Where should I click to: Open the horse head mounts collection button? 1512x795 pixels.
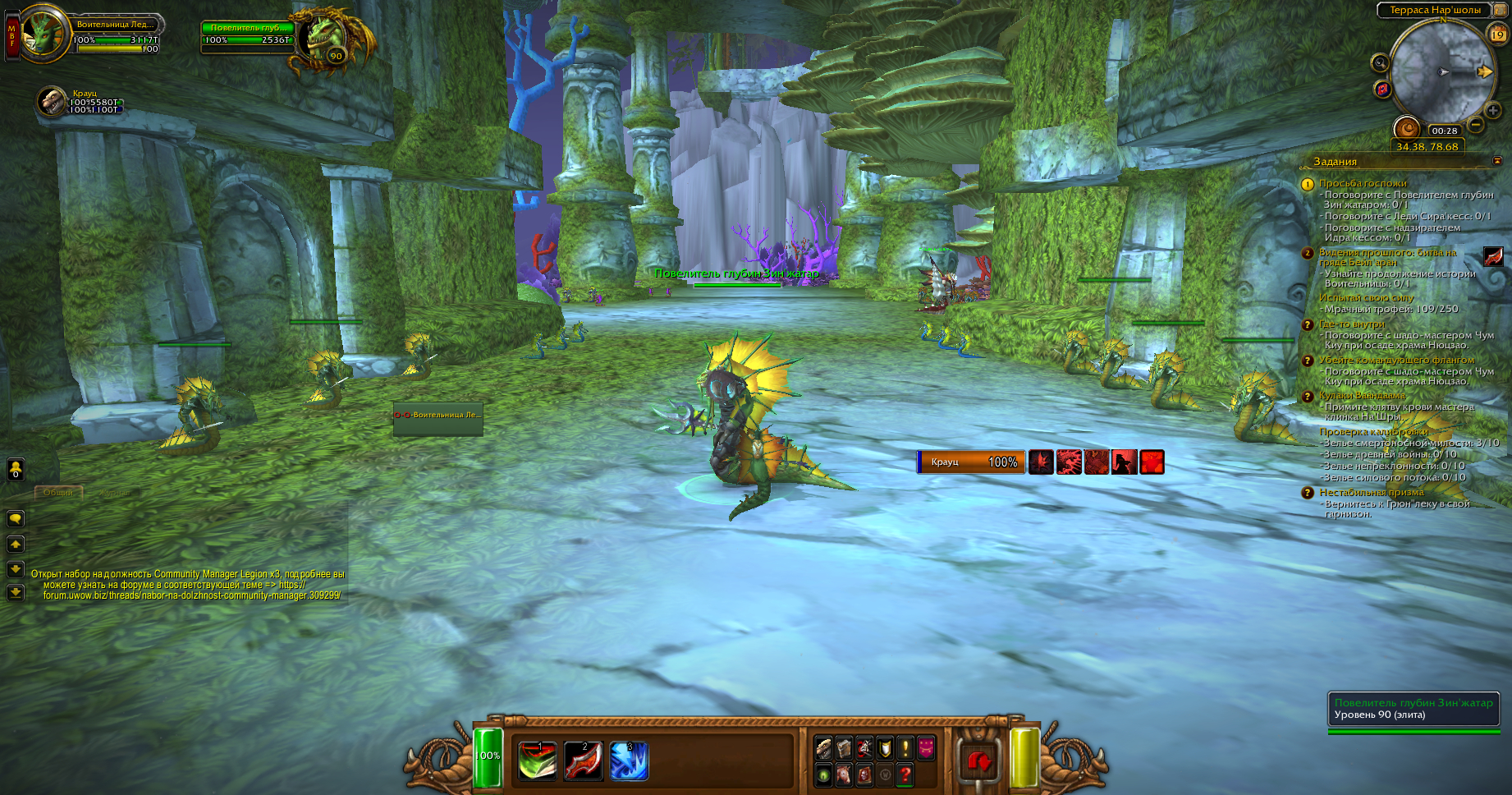click(x=844, y=774)
